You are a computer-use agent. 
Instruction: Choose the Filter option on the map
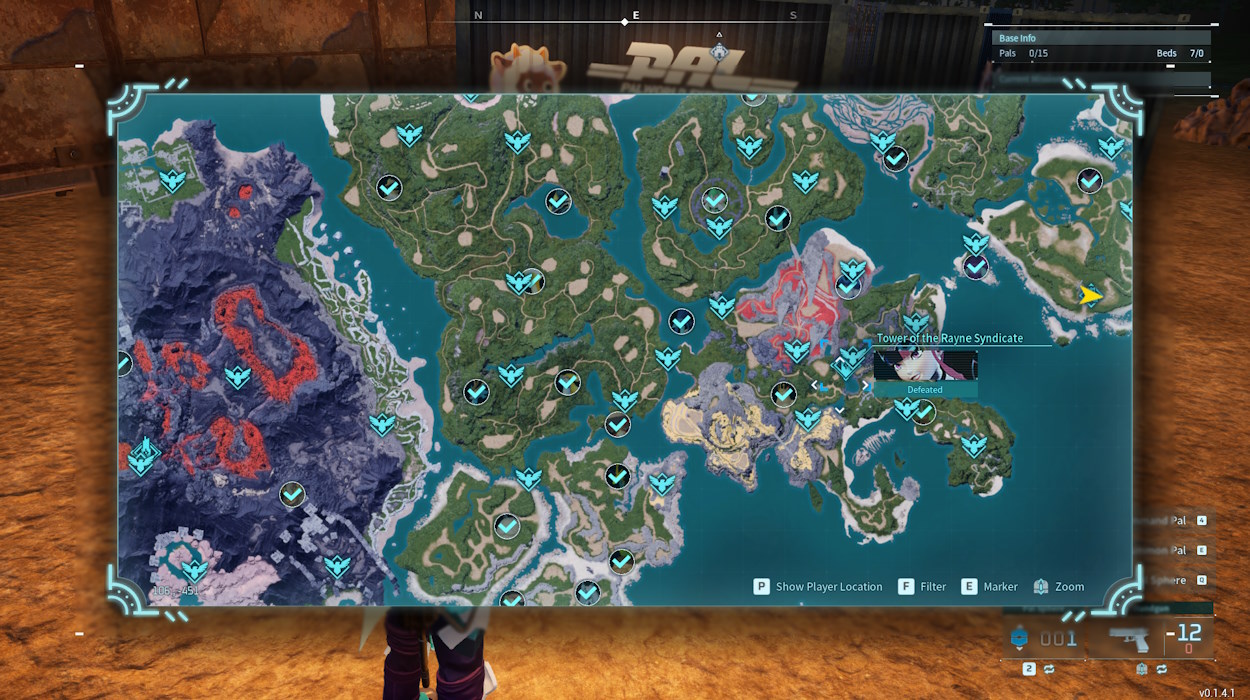coord(922,587)
